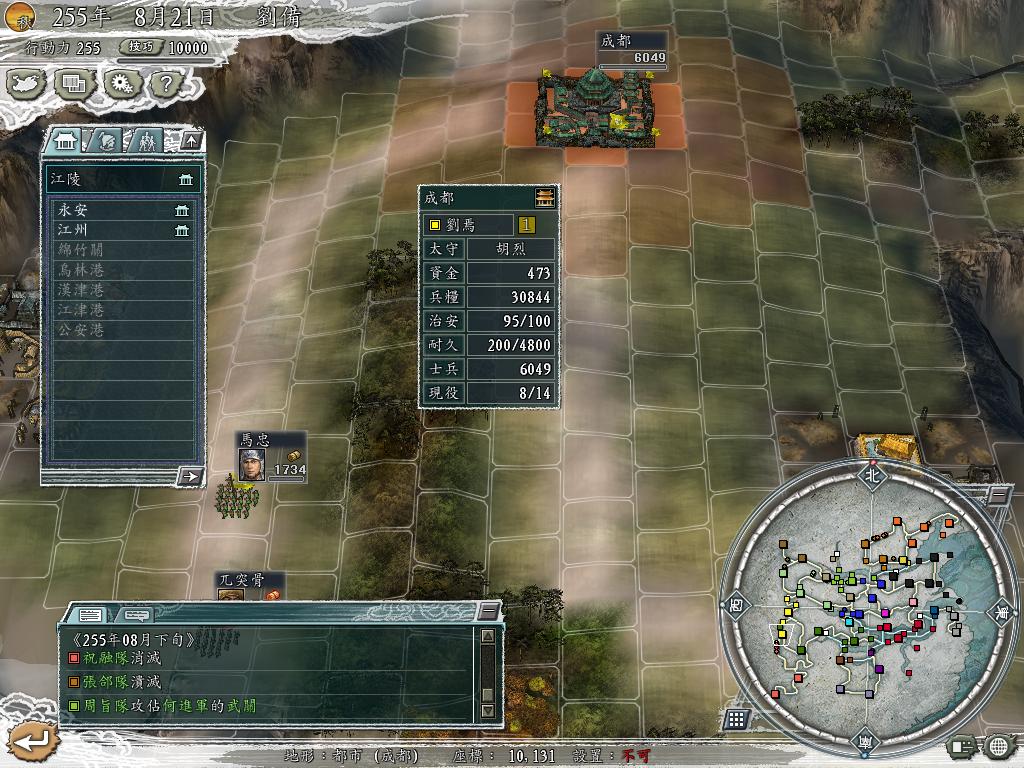The height and width of the screenshot is (768, 1024).
Task: Click the map-shaped icon in top toolbar
Action: click(x=28, y=83)
